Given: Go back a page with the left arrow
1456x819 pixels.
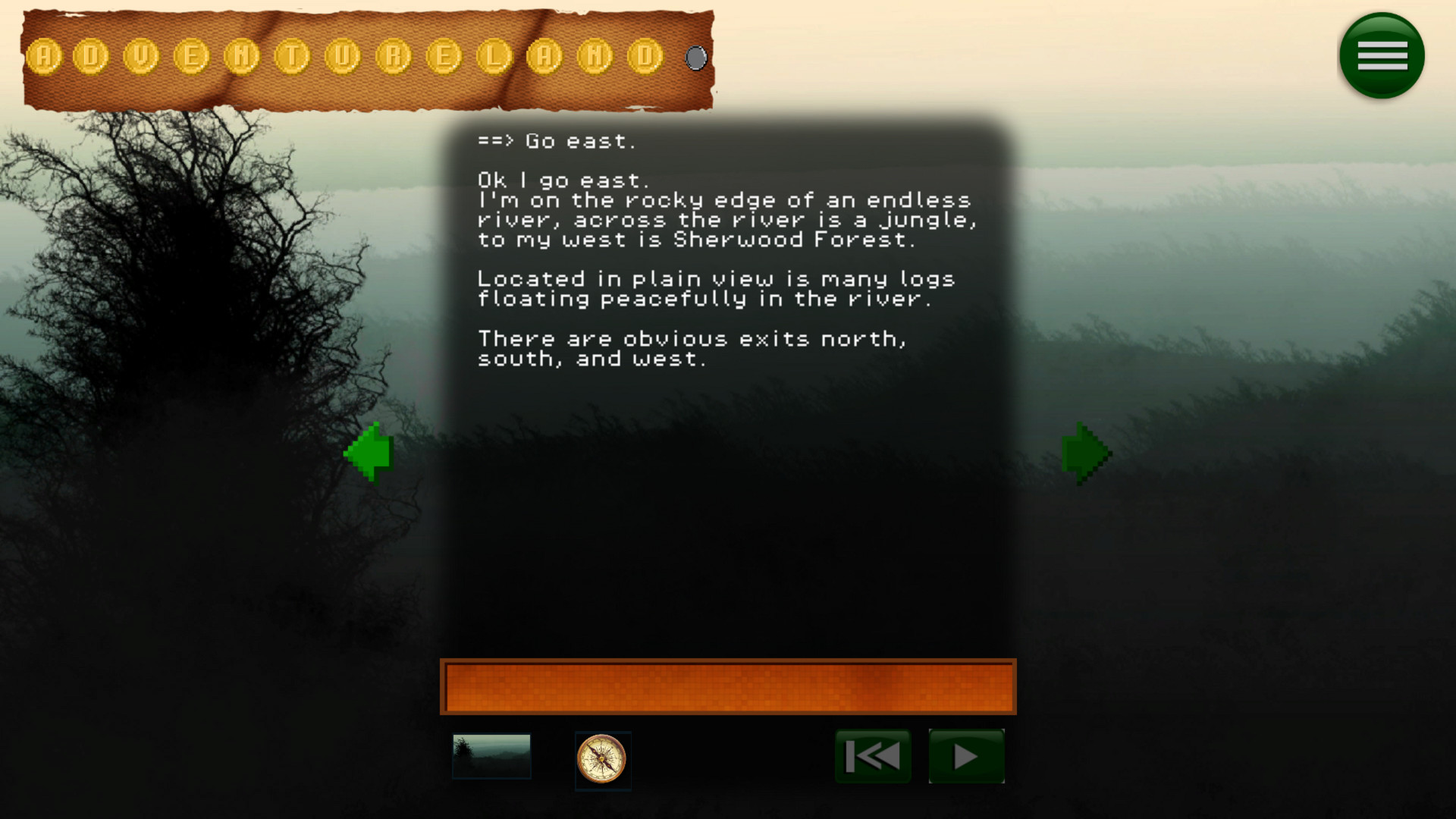Looking at the screenshot, I should pos(369,451).
